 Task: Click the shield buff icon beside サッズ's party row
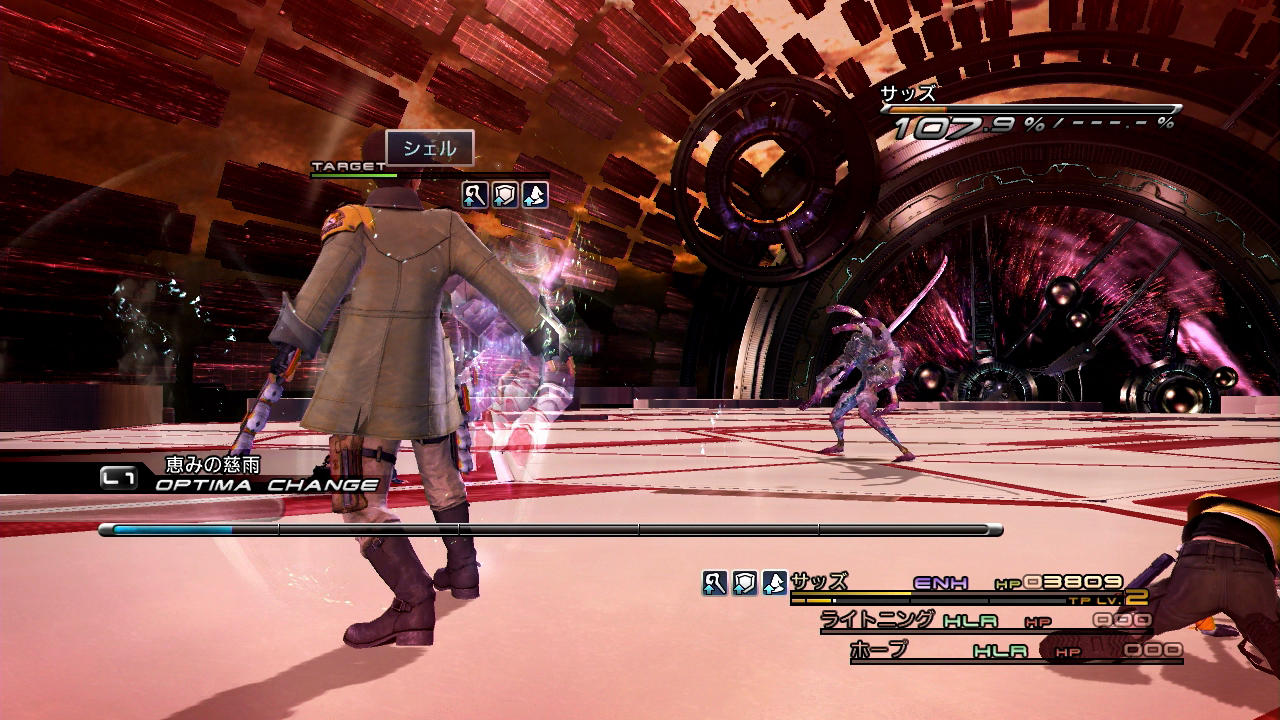pyautogui.click(x=744, y=583)
